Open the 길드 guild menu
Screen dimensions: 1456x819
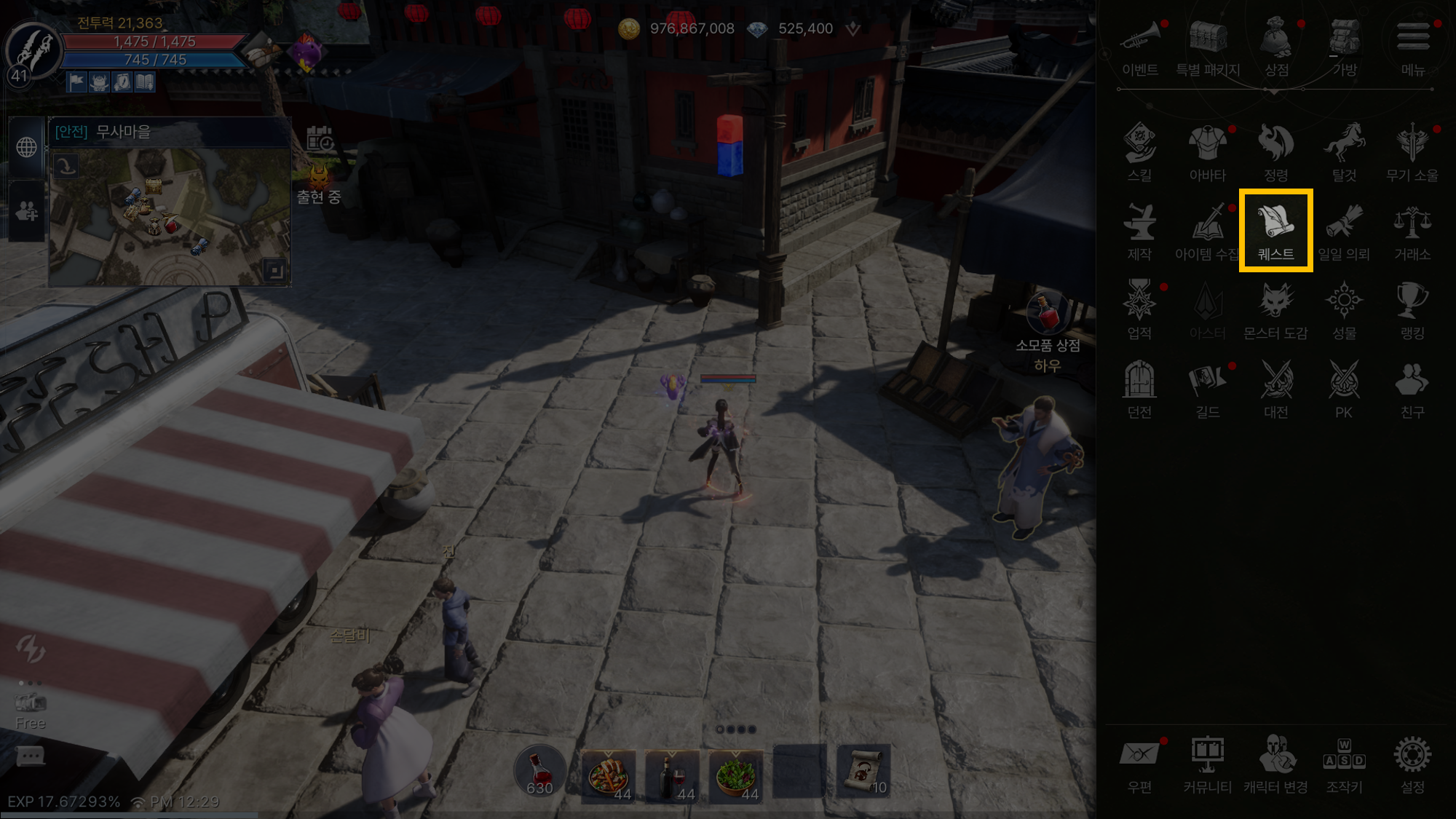pos(1207,388)
